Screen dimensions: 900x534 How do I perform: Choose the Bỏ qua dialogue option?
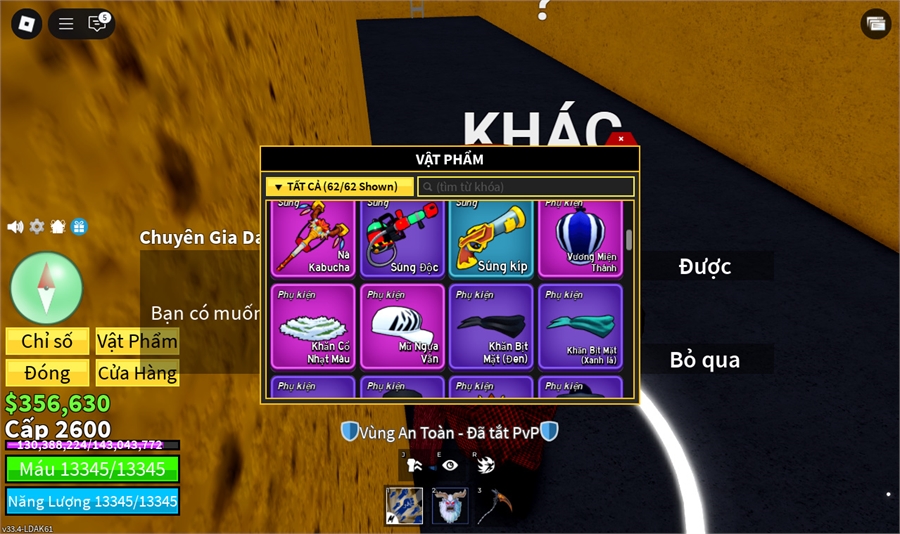705,360
